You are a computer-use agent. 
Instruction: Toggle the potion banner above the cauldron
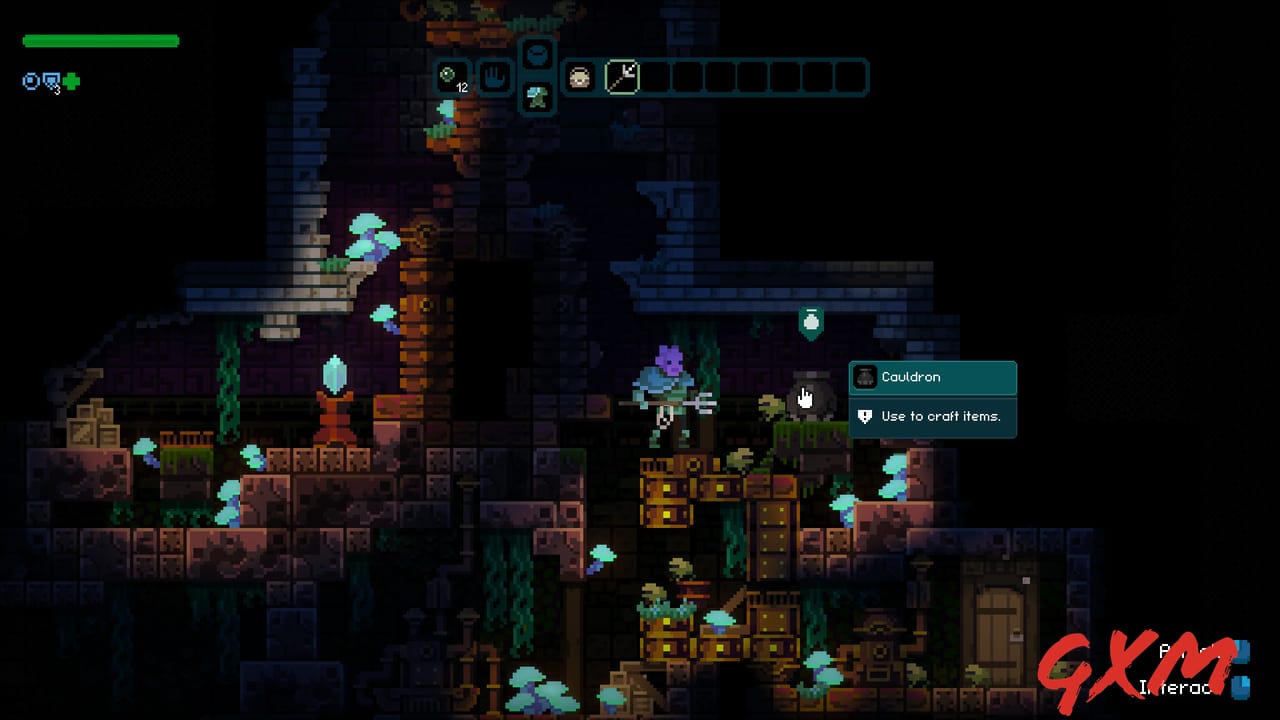click(x=811, y=321)
